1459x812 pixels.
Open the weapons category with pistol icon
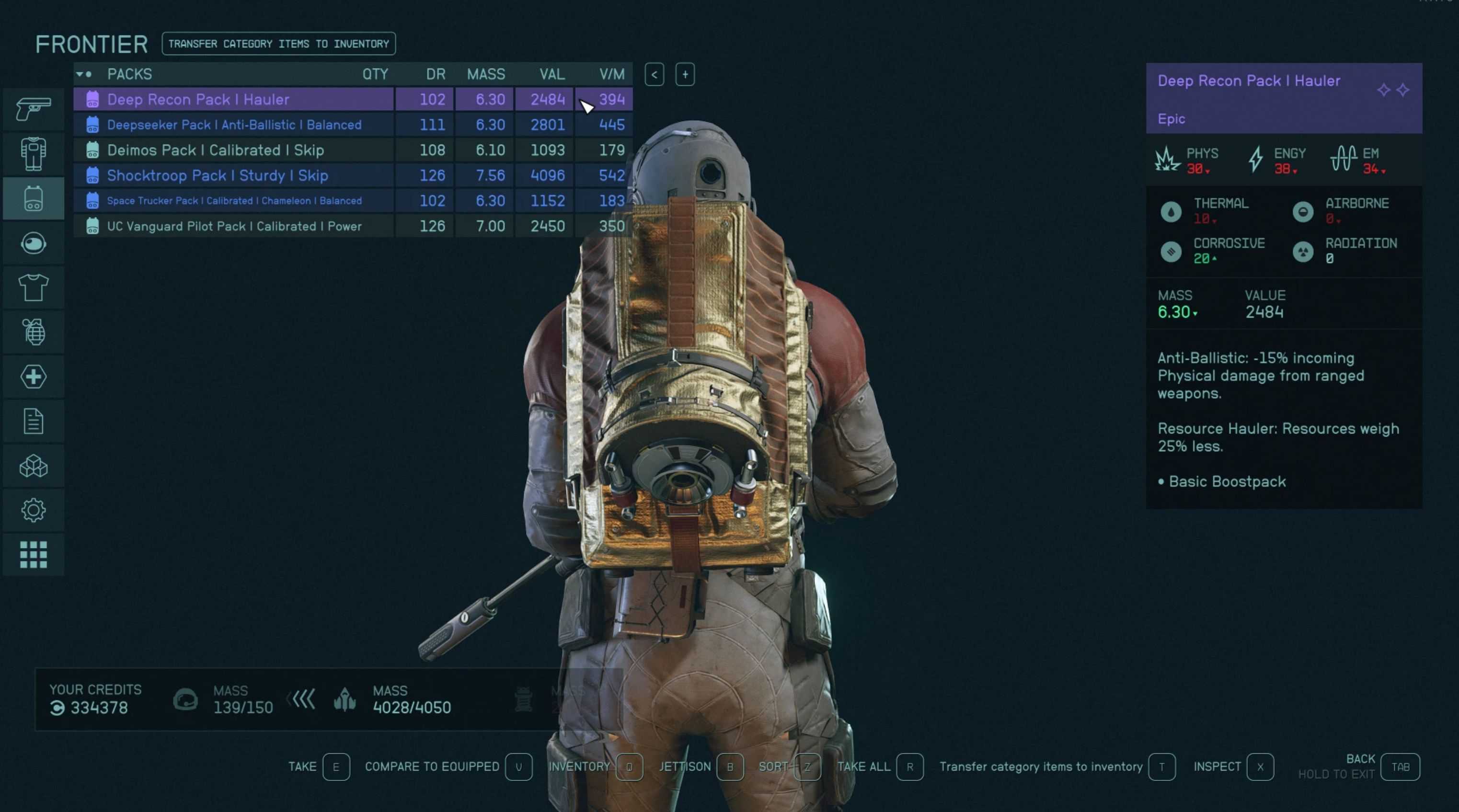pyautogui.click(x=34, y=109)
